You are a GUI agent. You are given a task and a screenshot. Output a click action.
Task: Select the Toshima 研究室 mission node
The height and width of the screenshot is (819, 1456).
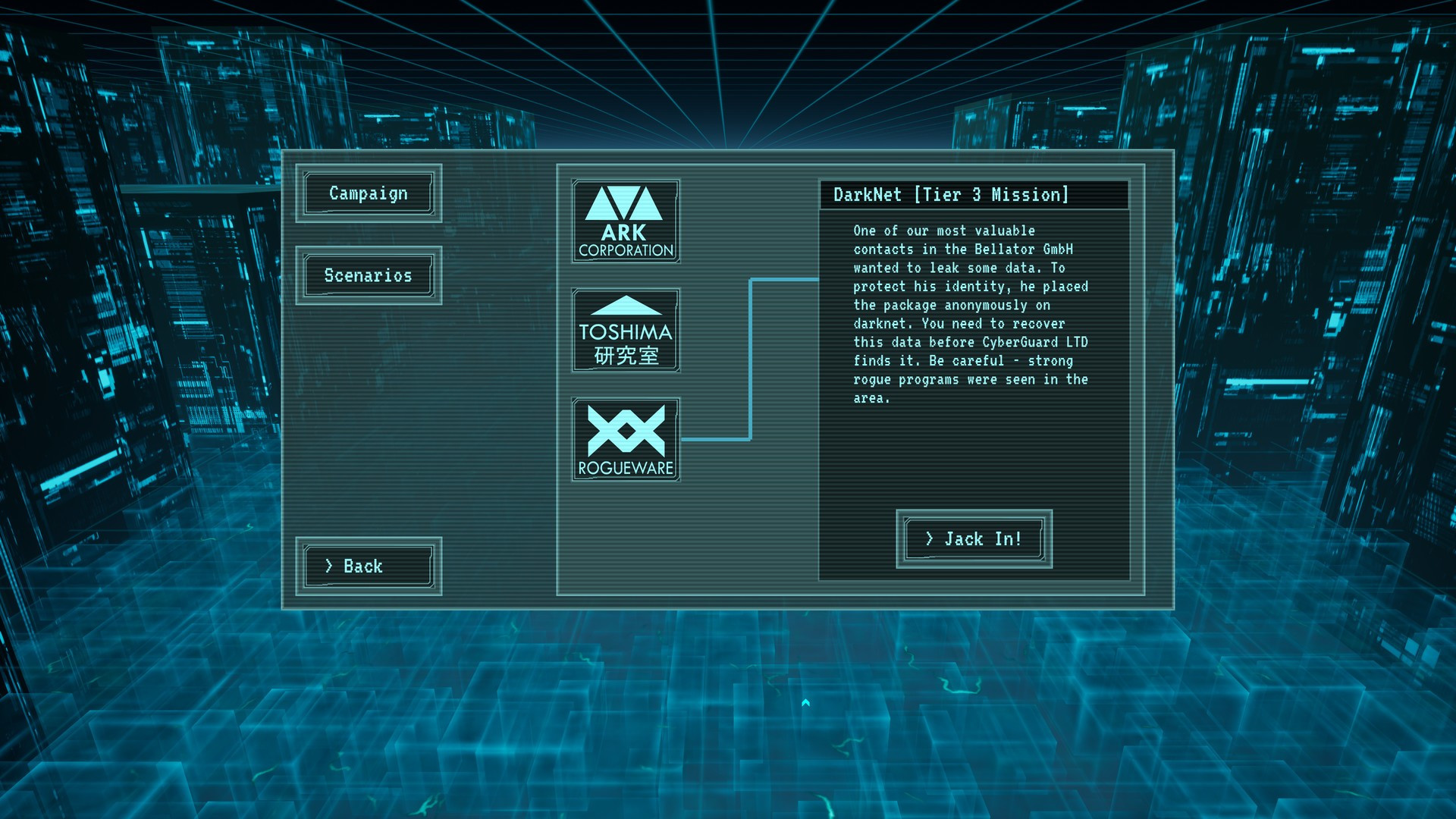point(626,329)
